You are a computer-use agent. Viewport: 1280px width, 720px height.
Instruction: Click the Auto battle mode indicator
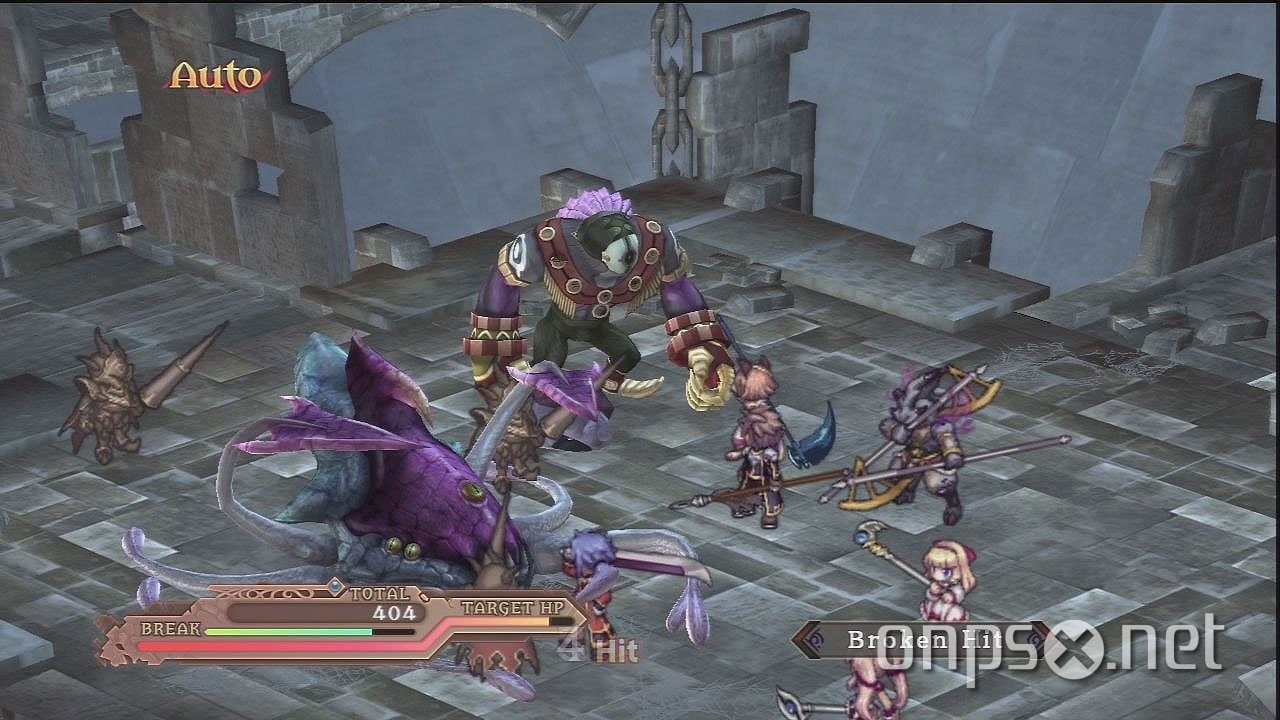[x=215, y=72]
